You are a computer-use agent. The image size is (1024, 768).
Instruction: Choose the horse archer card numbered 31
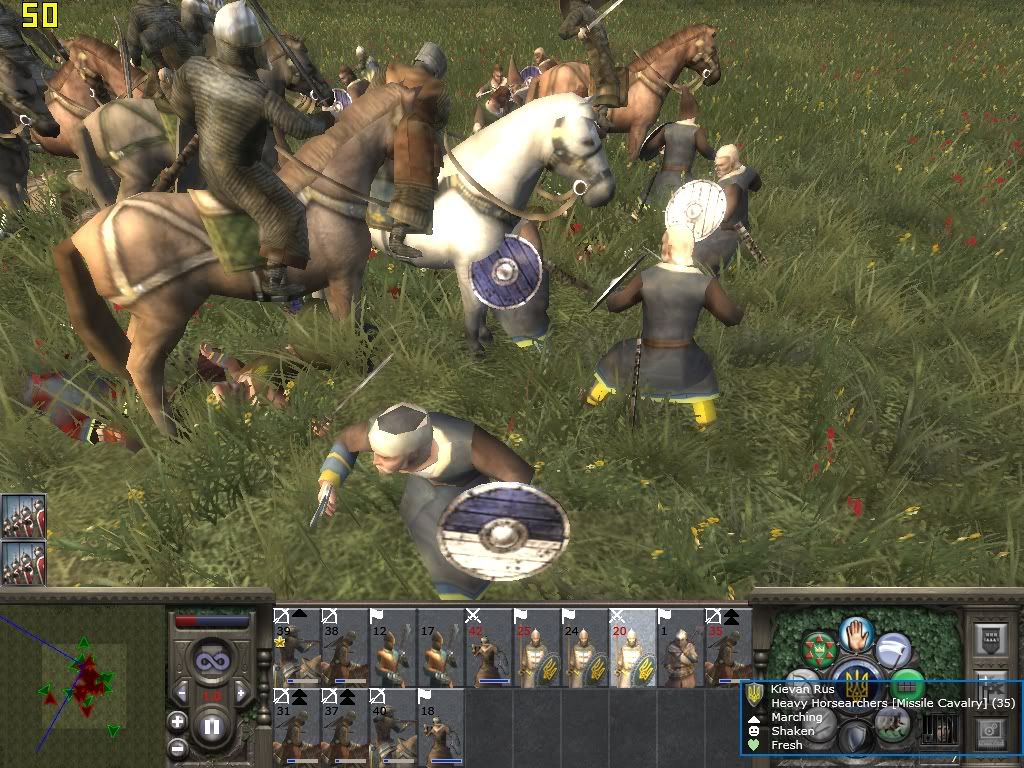click(x=296, y=727)
